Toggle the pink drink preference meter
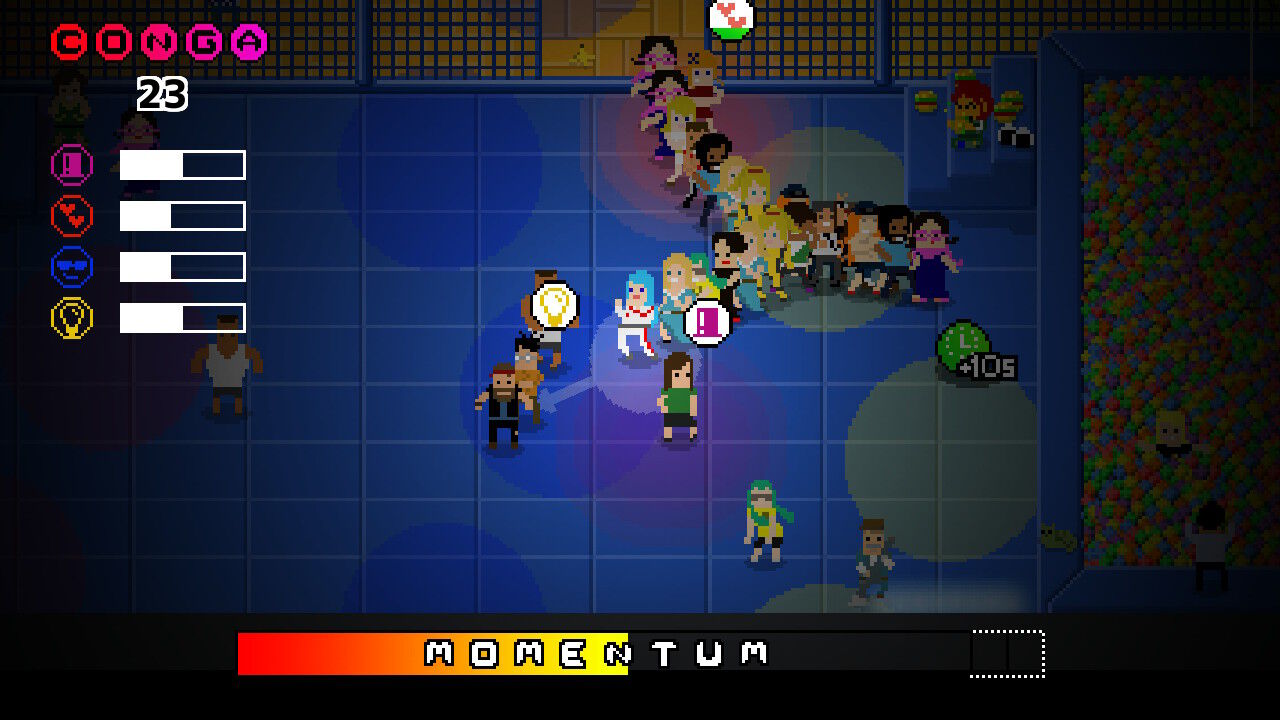Screen dimensions: 1280x720 (x=182, y=164)
